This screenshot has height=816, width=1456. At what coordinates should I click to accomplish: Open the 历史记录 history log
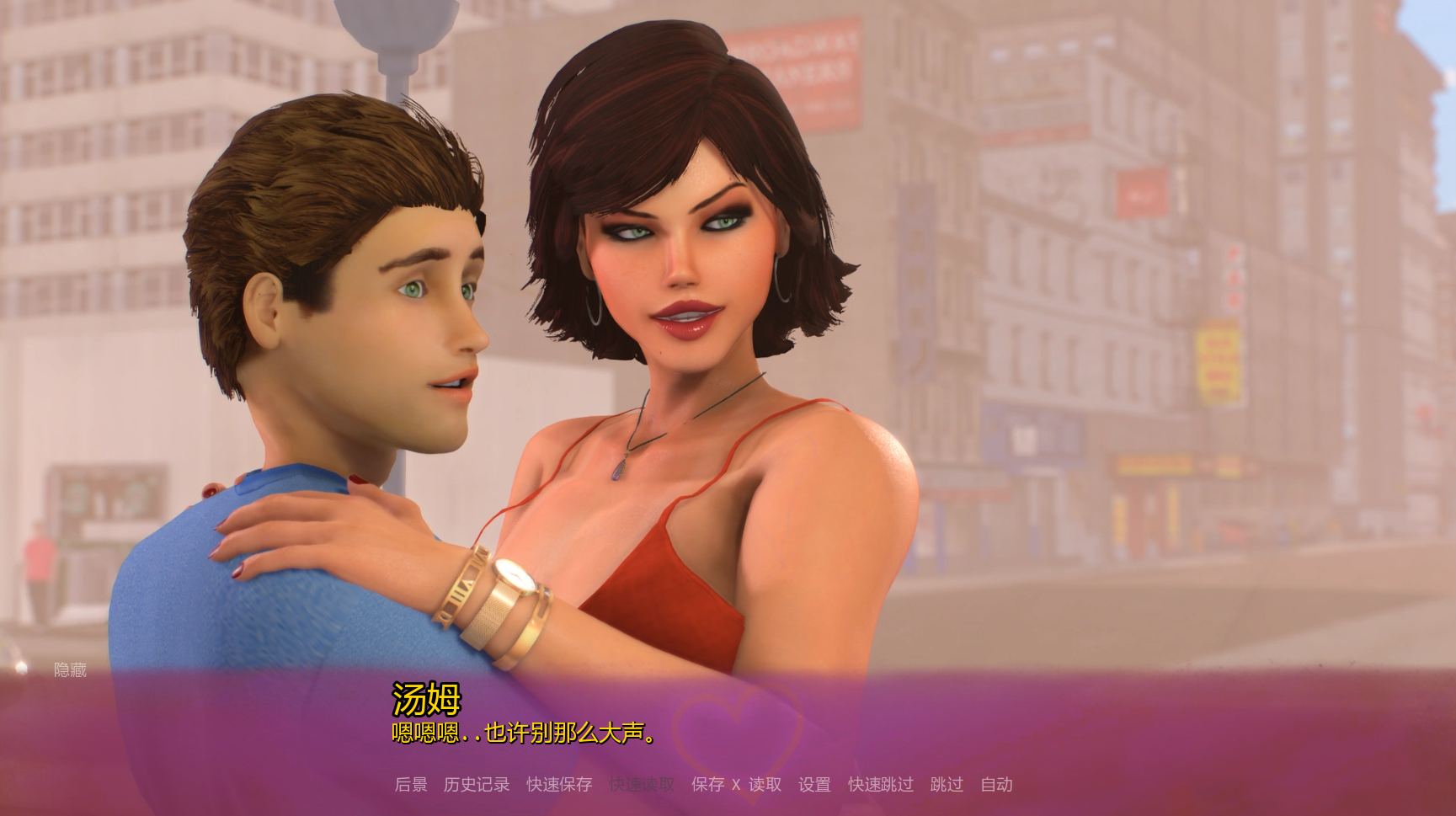[477, 785]
